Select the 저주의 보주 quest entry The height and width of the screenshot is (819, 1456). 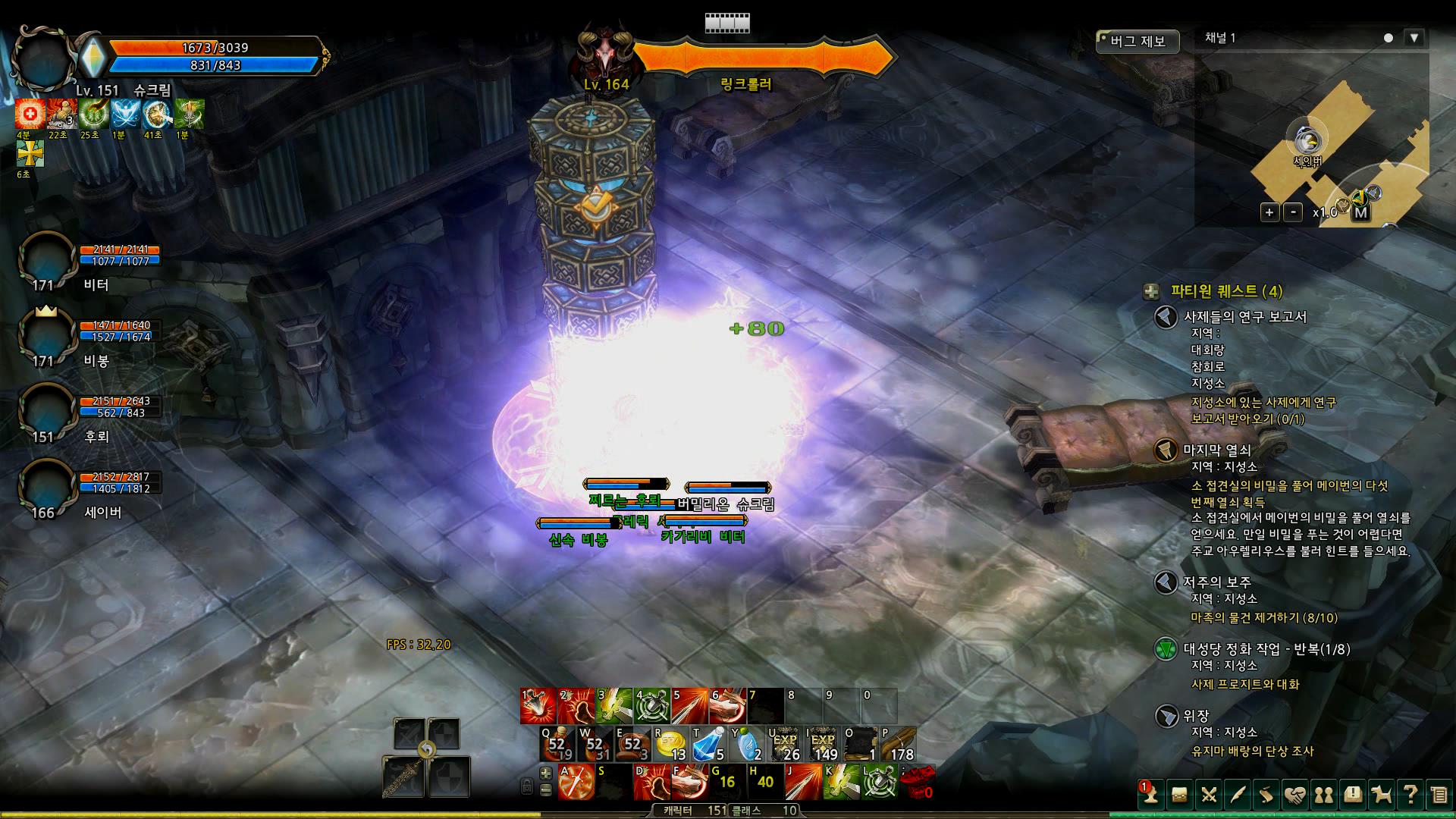(x=1216, y=582)
